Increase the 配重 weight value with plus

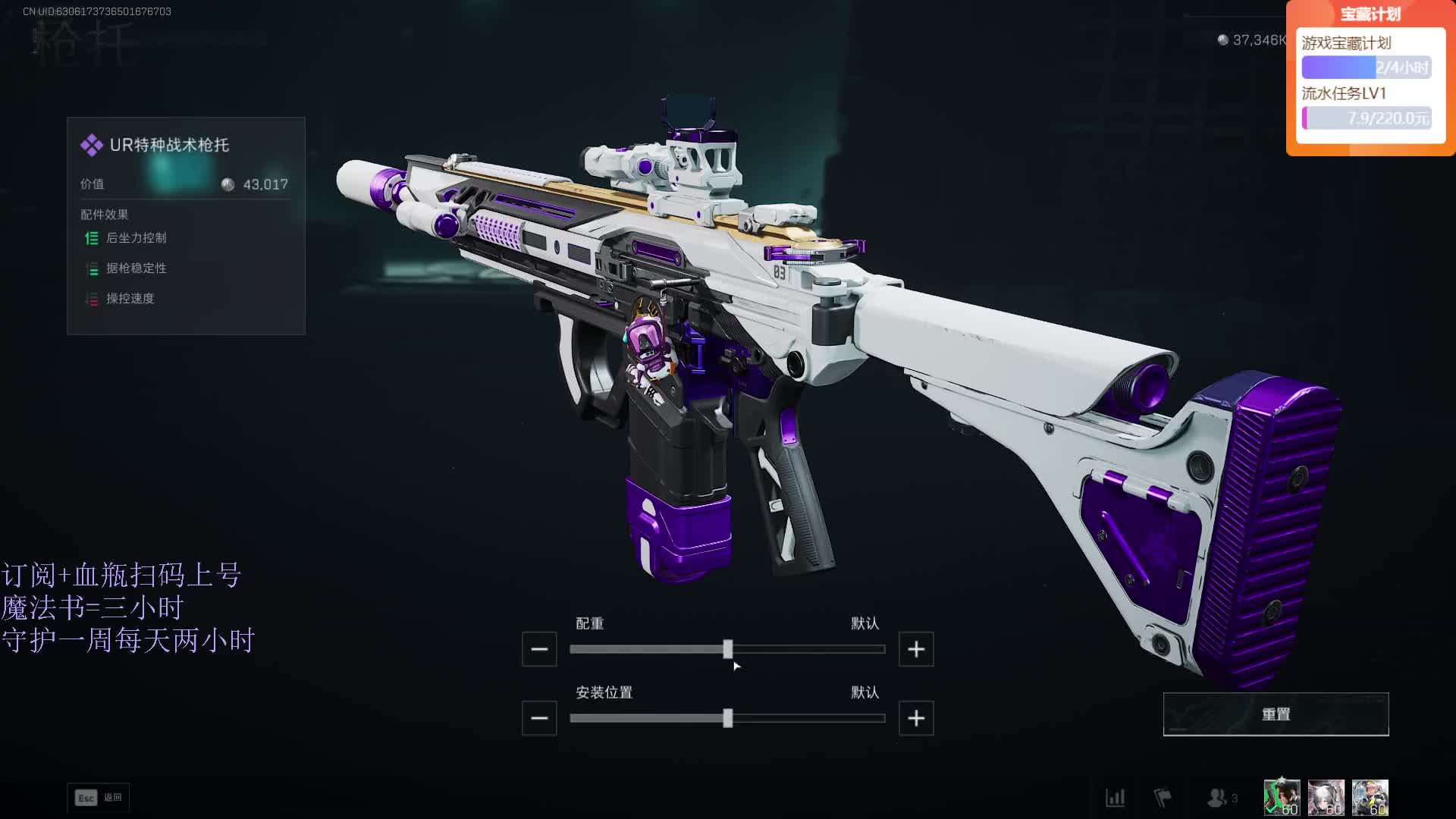(x=916, y=649)
